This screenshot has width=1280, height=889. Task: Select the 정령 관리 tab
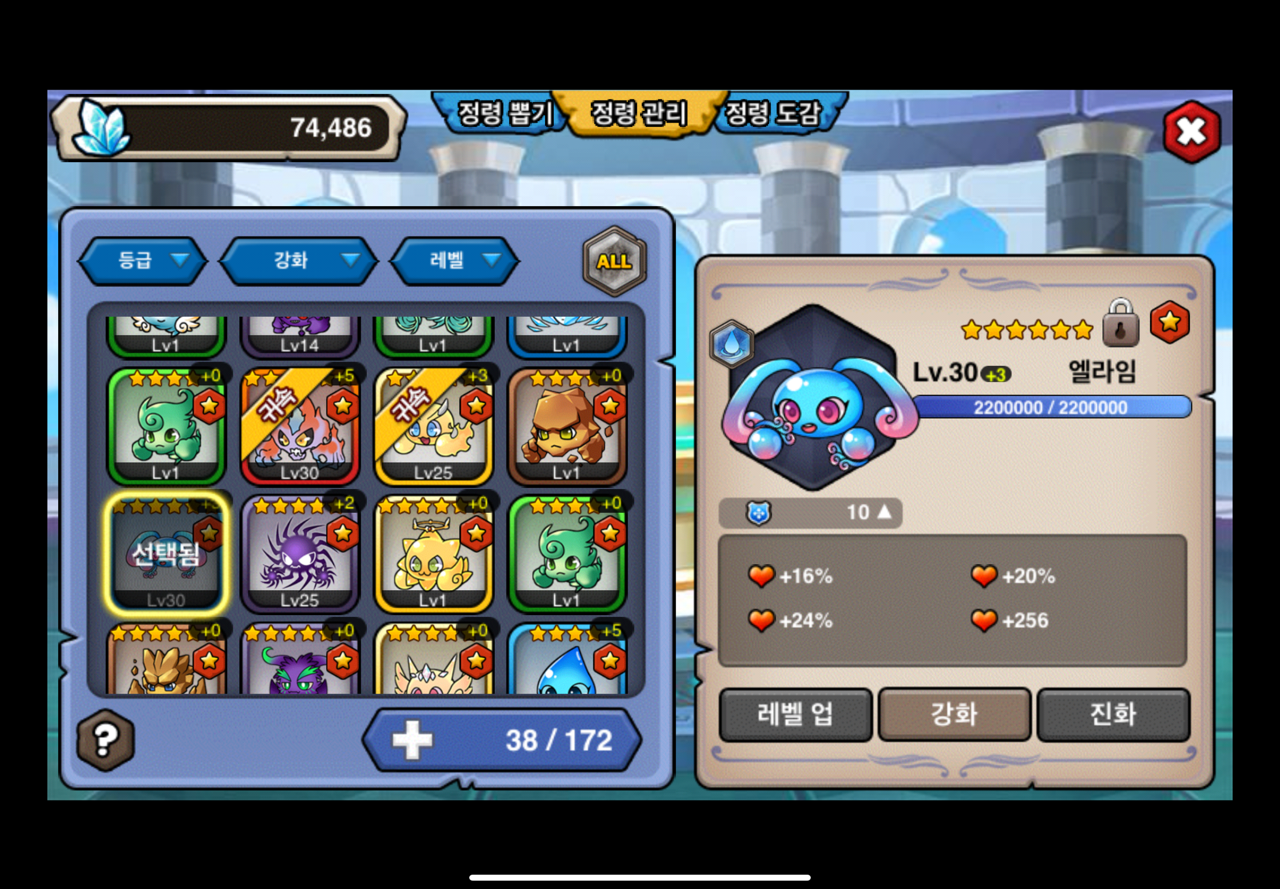point(638,114)
